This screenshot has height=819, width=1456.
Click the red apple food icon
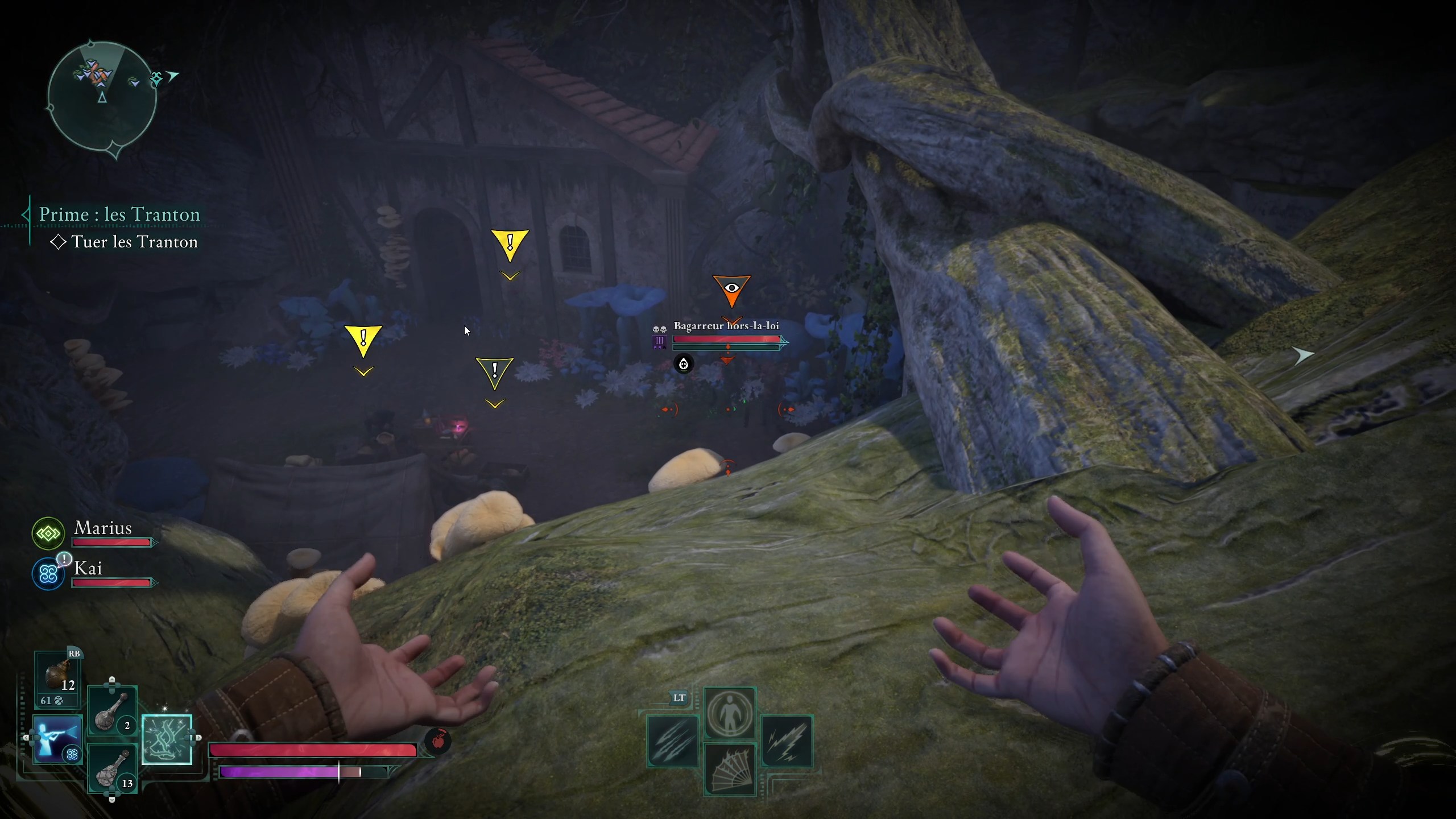(438, 742)
